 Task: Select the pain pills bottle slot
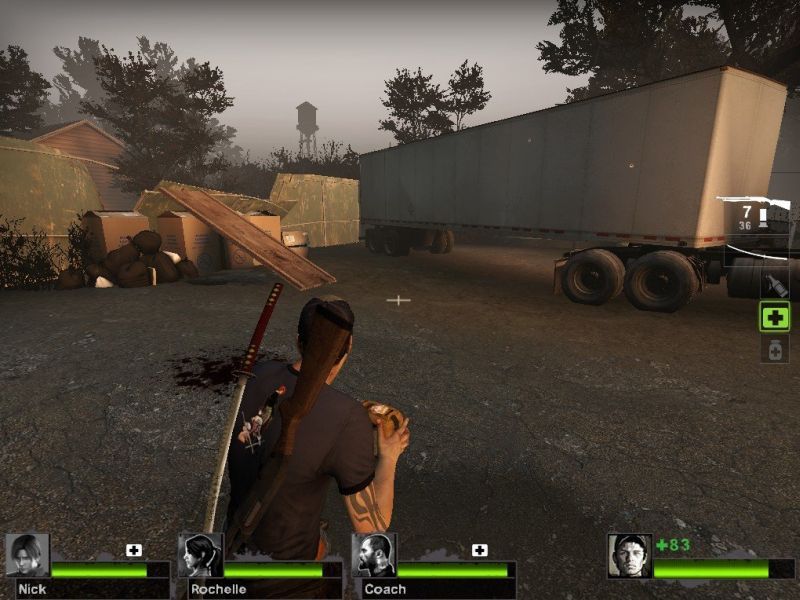pos(775,349)
